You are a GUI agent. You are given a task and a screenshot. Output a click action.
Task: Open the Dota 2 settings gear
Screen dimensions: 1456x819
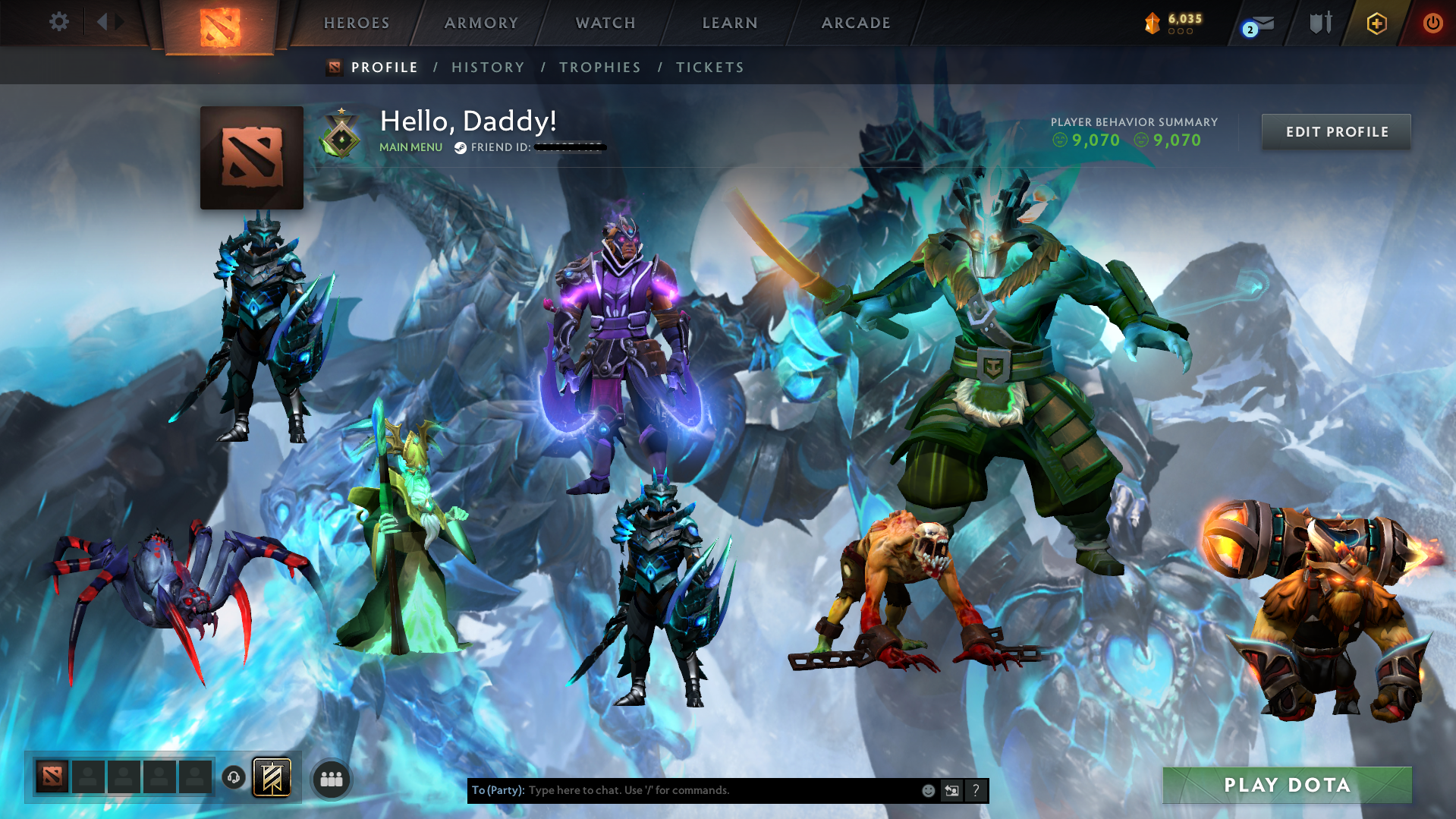pyautogui.click(x=59, y=22)
